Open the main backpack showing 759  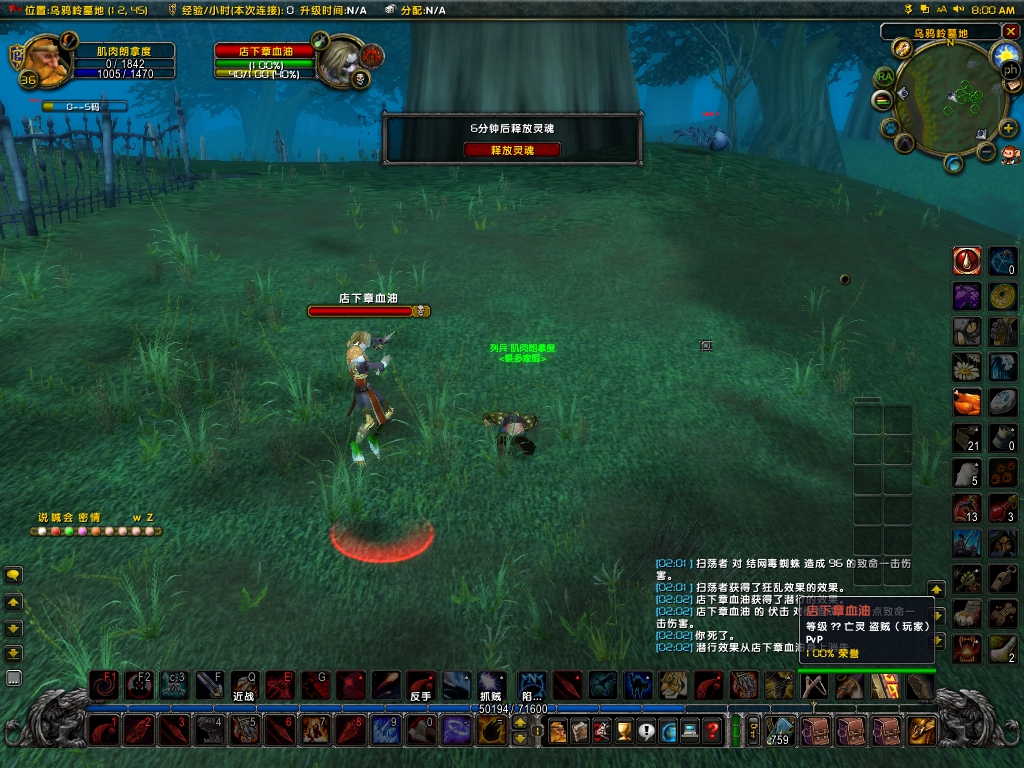pyautogui.click(x=780, y=731)
